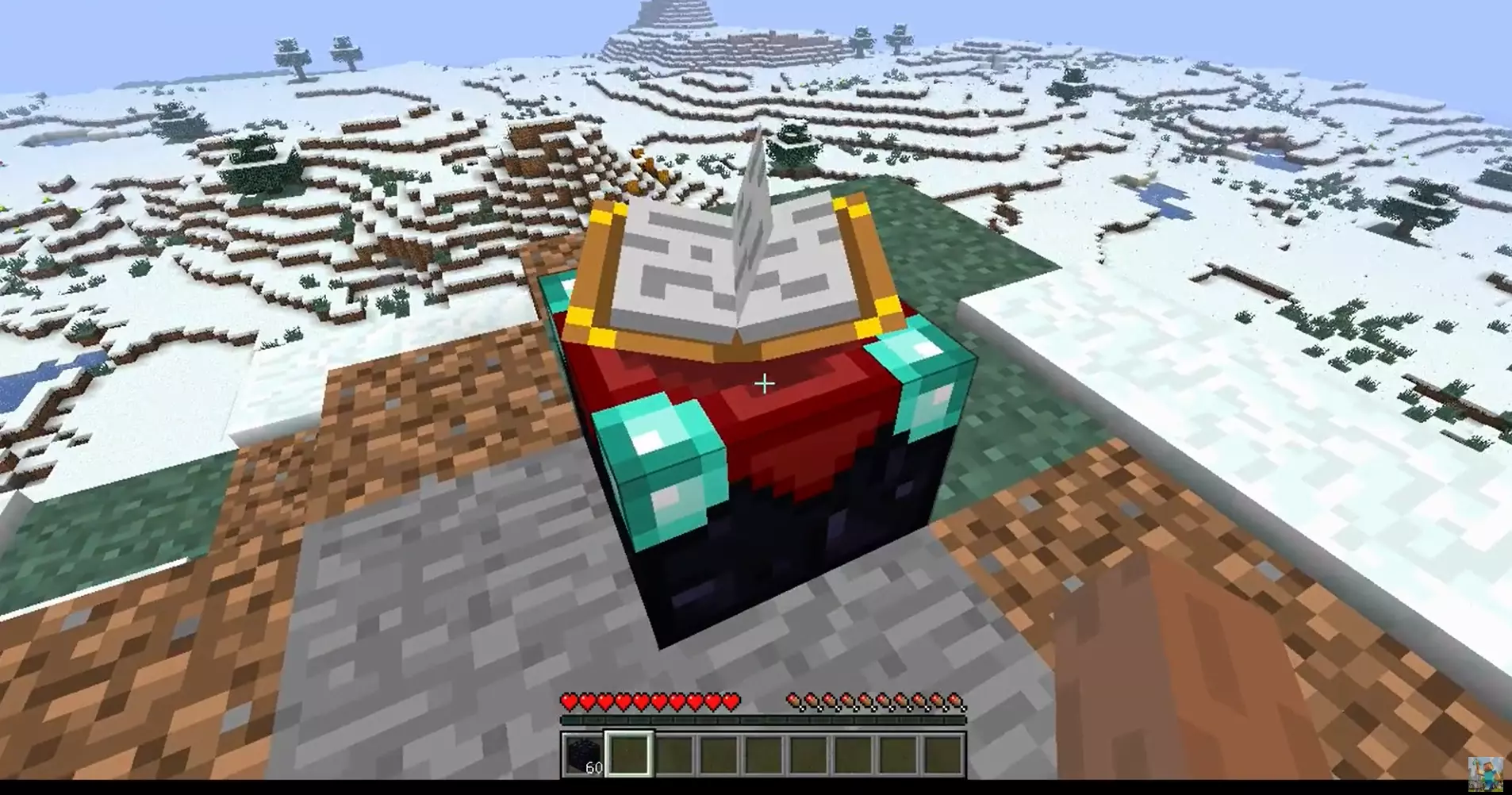Click the item count 60 label
This screenshot has height=795, width=1512.
point(593,766)
